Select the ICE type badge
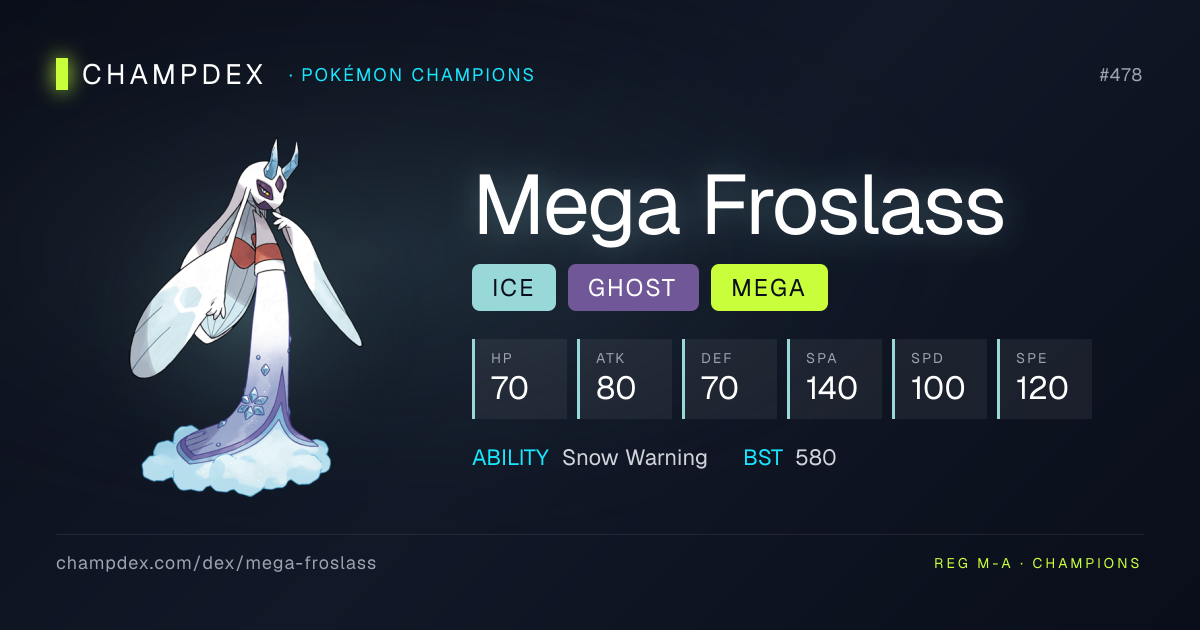Viewport: 1200px width, 630px height. point(514,288)
